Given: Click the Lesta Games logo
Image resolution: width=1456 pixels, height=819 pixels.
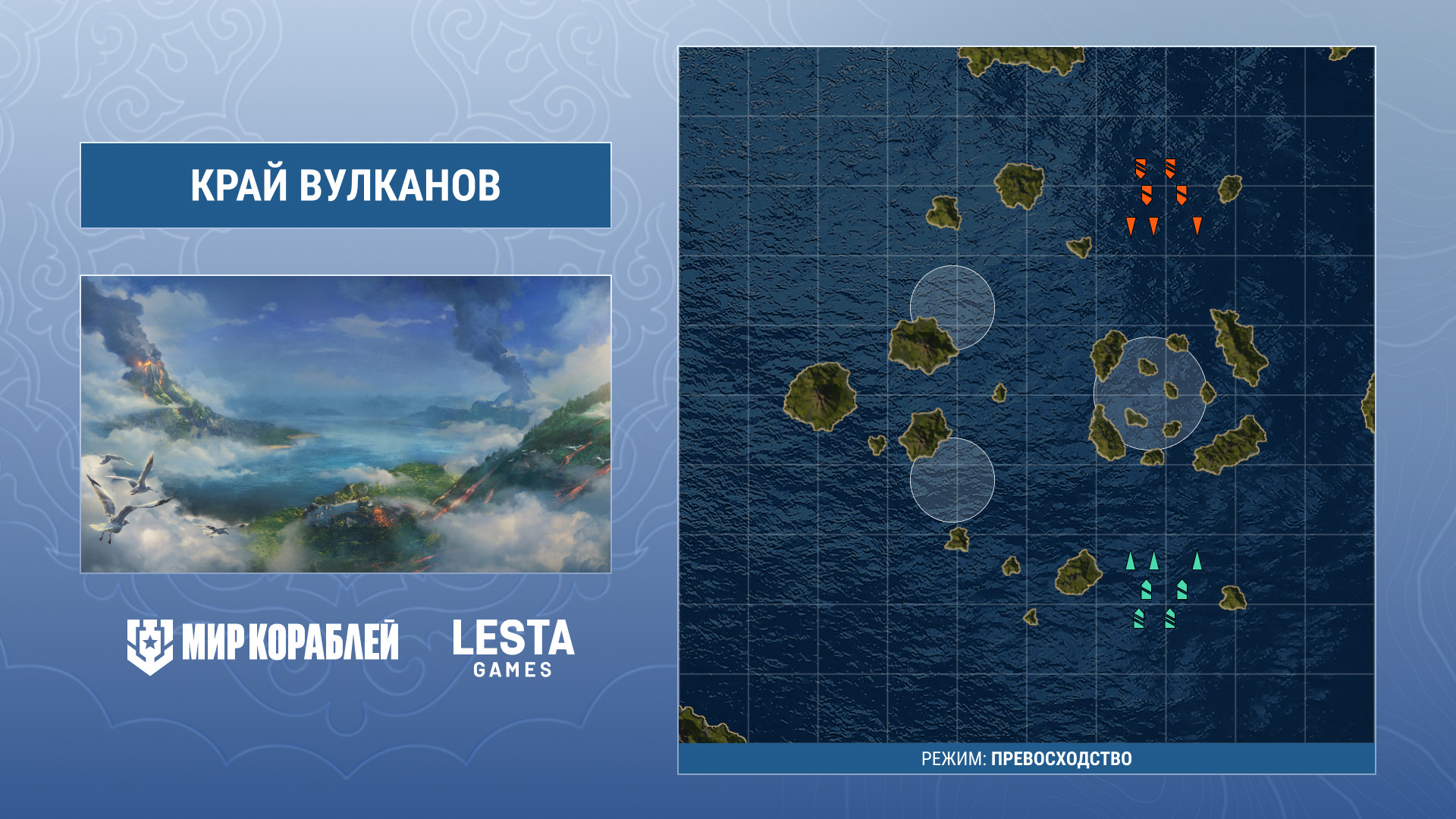Looking at the screenshot, I should click(513, 648).
